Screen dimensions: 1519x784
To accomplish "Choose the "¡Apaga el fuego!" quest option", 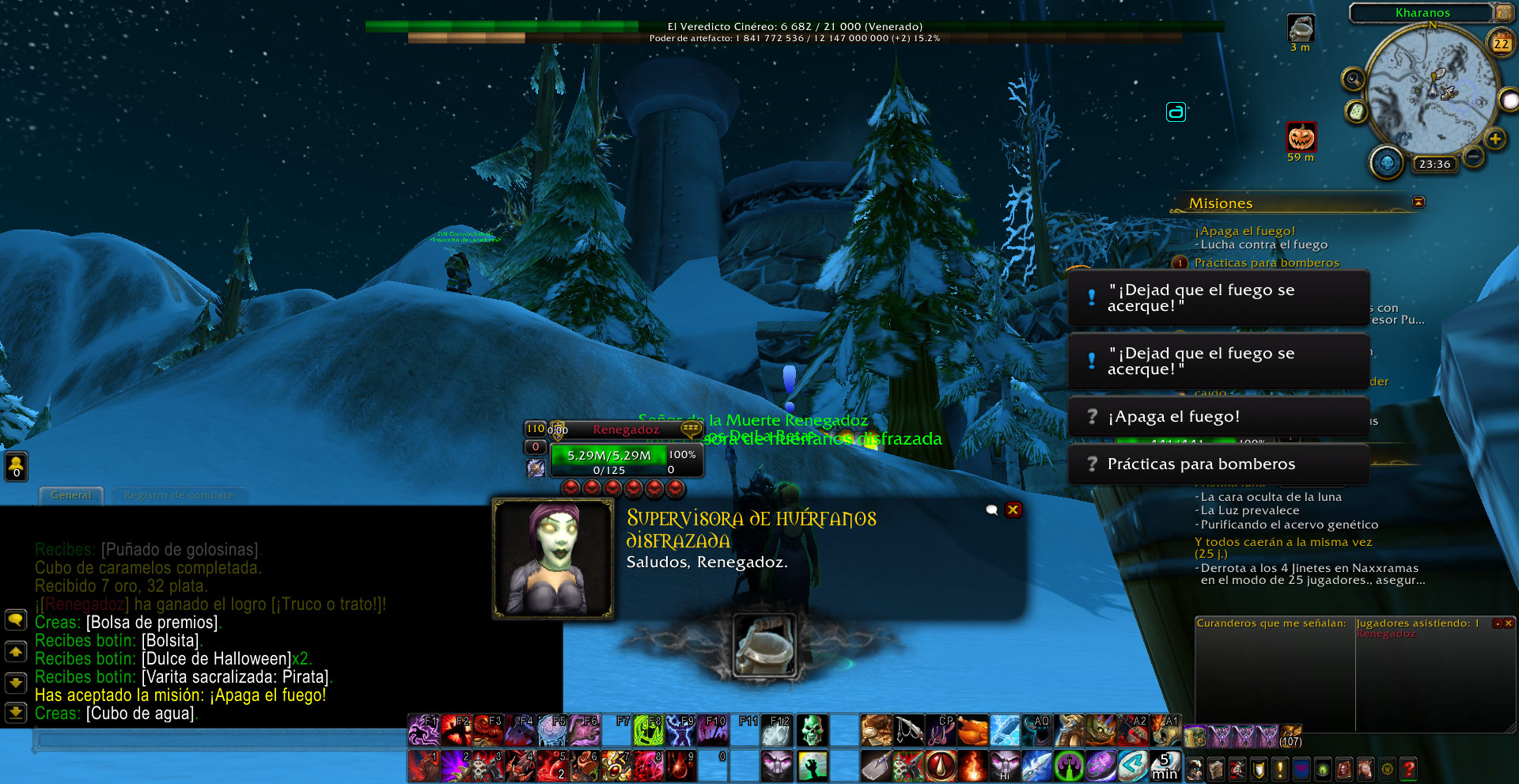I will (1218, 417).
